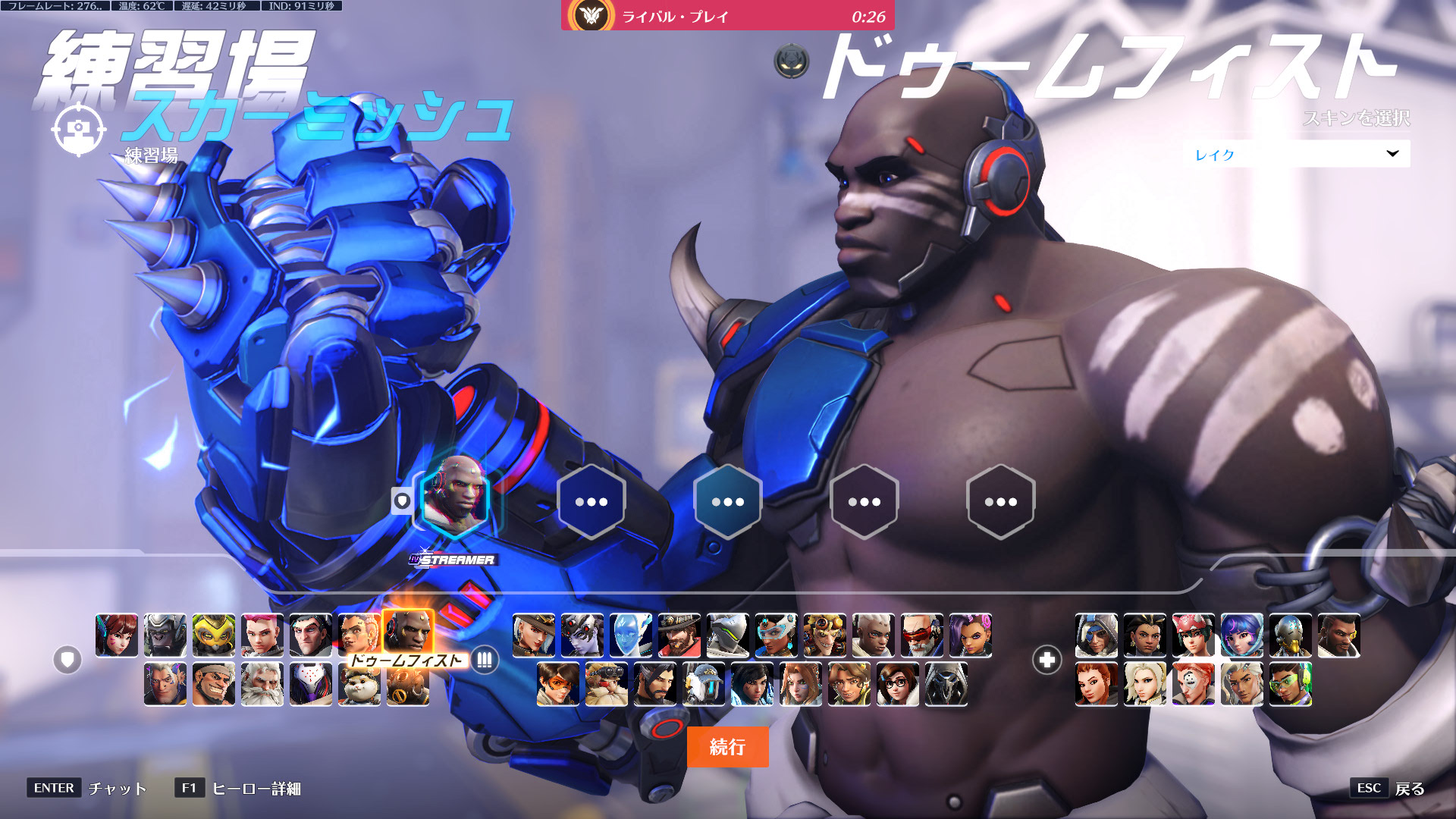Screen dimensions: 1456x819
Task: Click the tank role shield icon
Action: [67, 660]
